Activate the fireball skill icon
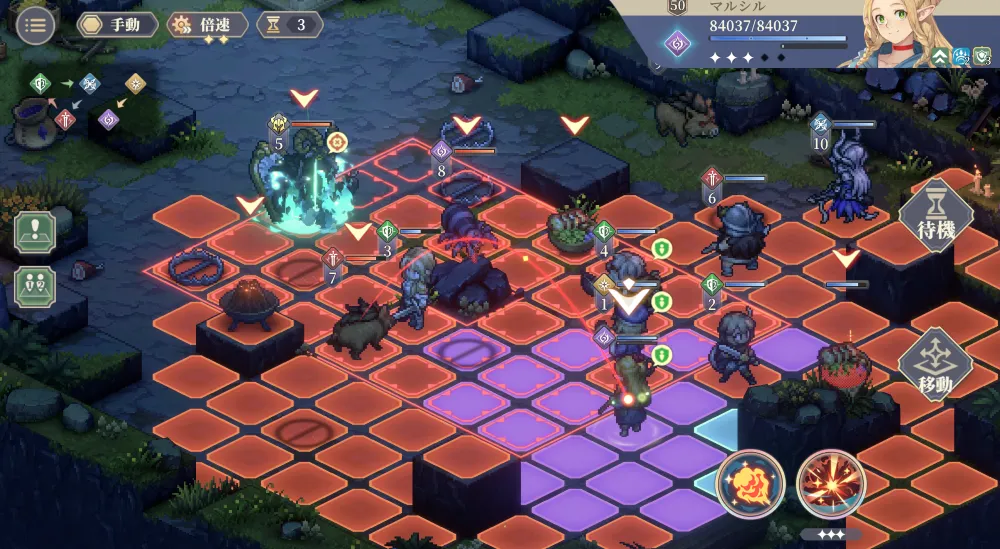1000x549 pixels. (x=750, y=485)
